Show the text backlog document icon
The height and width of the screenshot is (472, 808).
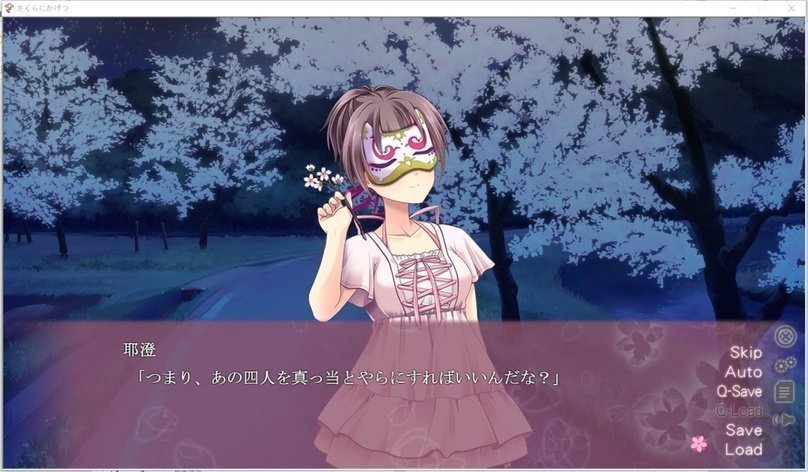[x=786, y=392]
